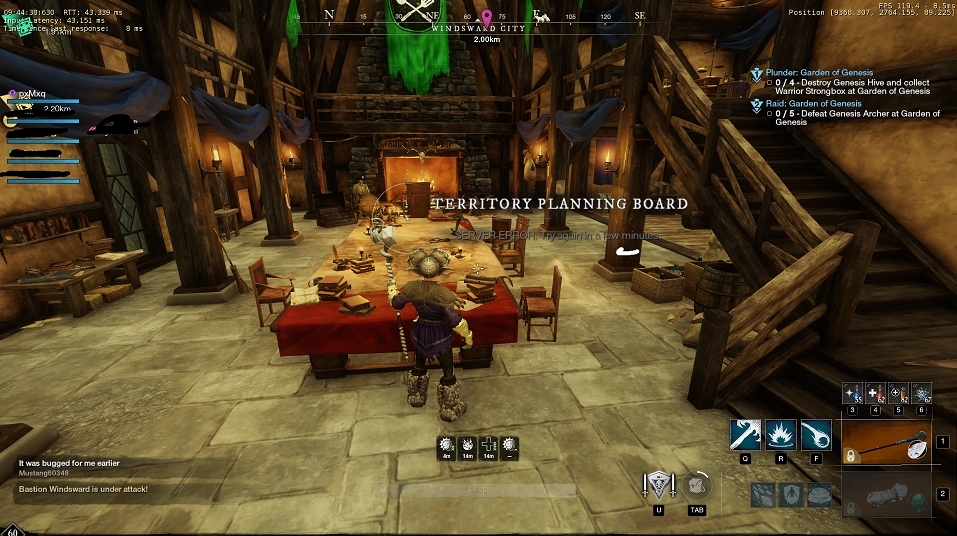Use the red consumable in quick slot 4
This screenshot has height=536, width=957.
click(x=875, y=392)
